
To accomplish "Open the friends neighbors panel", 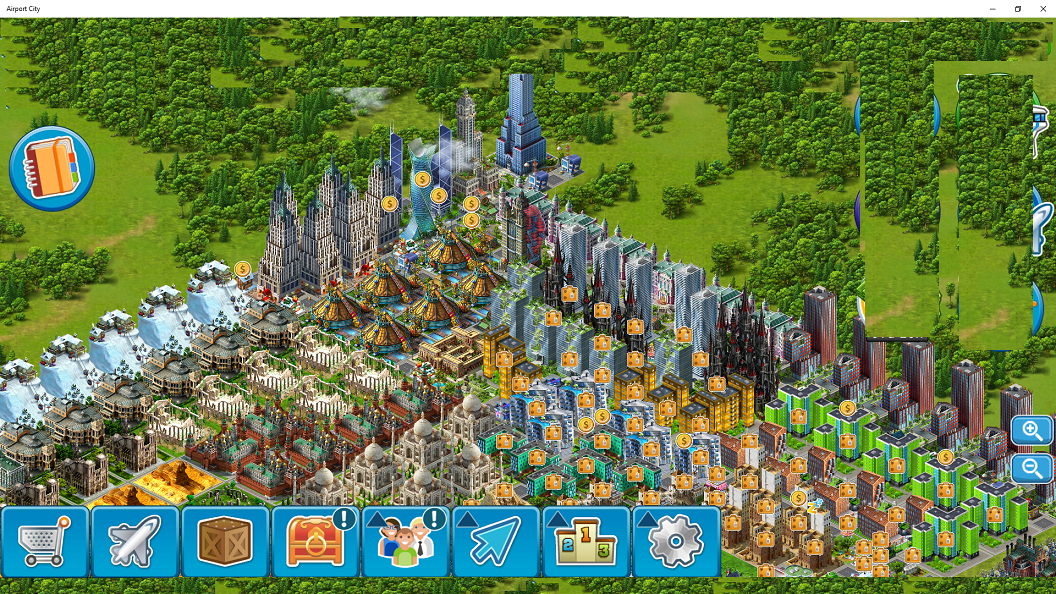I will tap(405, 541).
